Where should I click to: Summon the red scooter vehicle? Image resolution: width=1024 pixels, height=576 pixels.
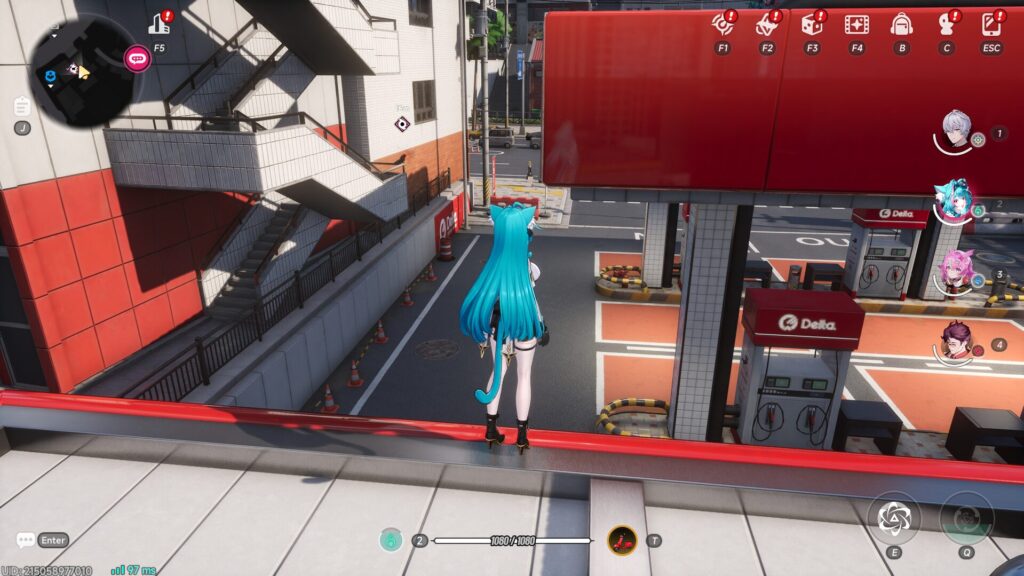(x=623, y=540)
